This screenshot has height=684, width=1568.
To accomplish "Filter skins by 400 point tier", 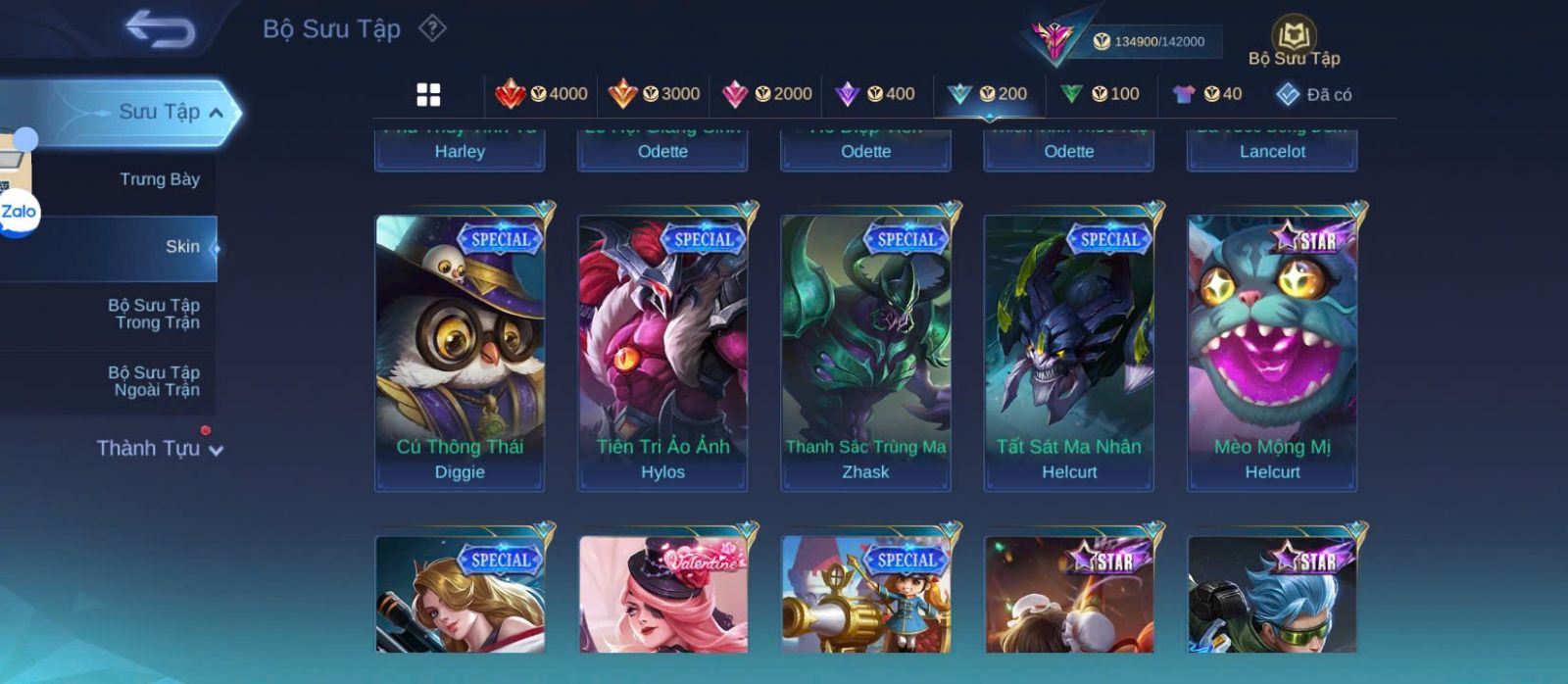I will (874, 94).
